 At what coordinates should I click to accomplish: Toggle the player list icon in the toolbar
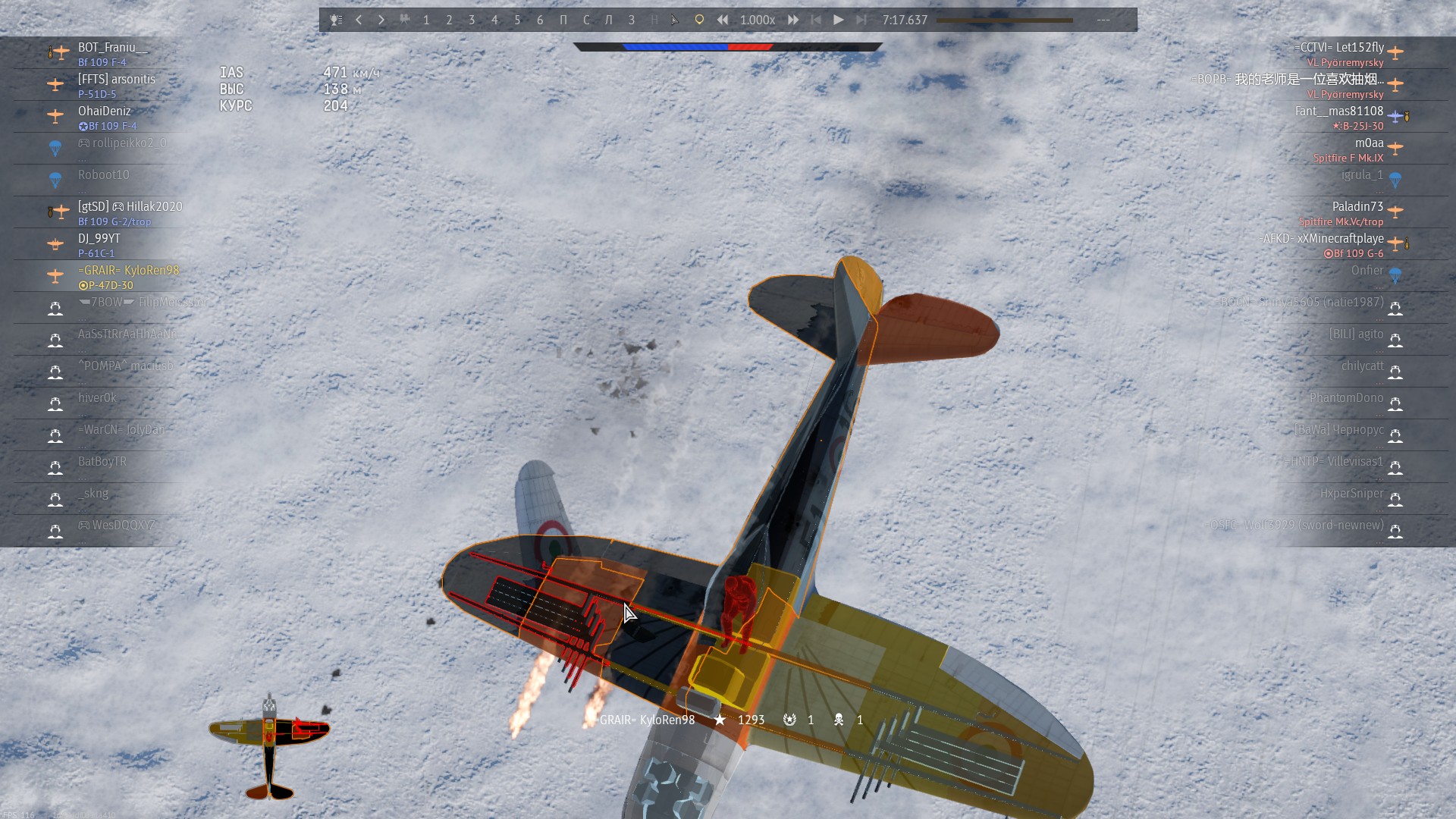pos(336,20)
